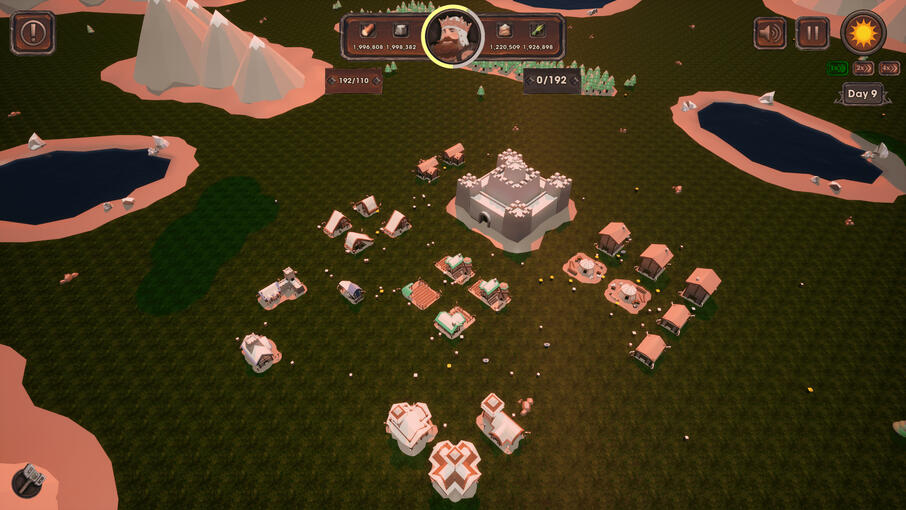Switch game speed to 2x

(x=863, y=68)
